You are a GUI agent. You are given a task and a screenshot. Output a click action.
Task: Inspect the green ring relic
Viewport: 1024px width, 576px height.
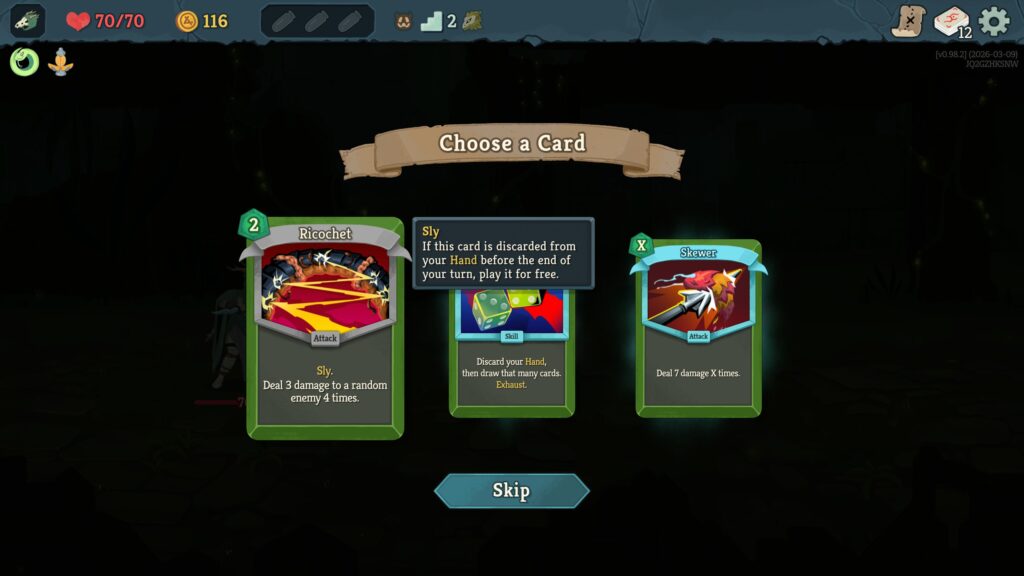coord(25,62)
